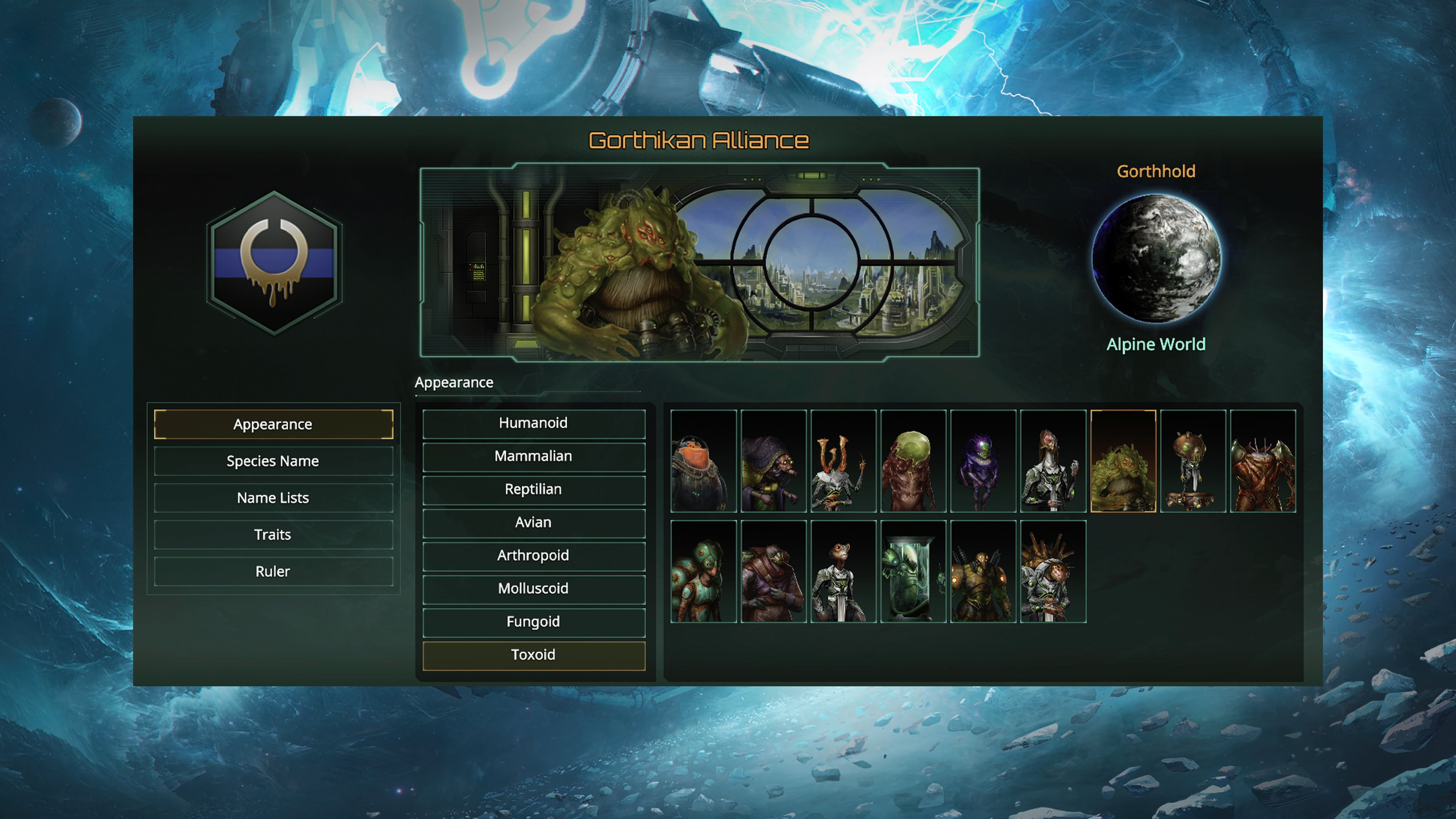Open the Name Lists panel
Viewport: 1456px width, 819px height.
tap(273, 497)
